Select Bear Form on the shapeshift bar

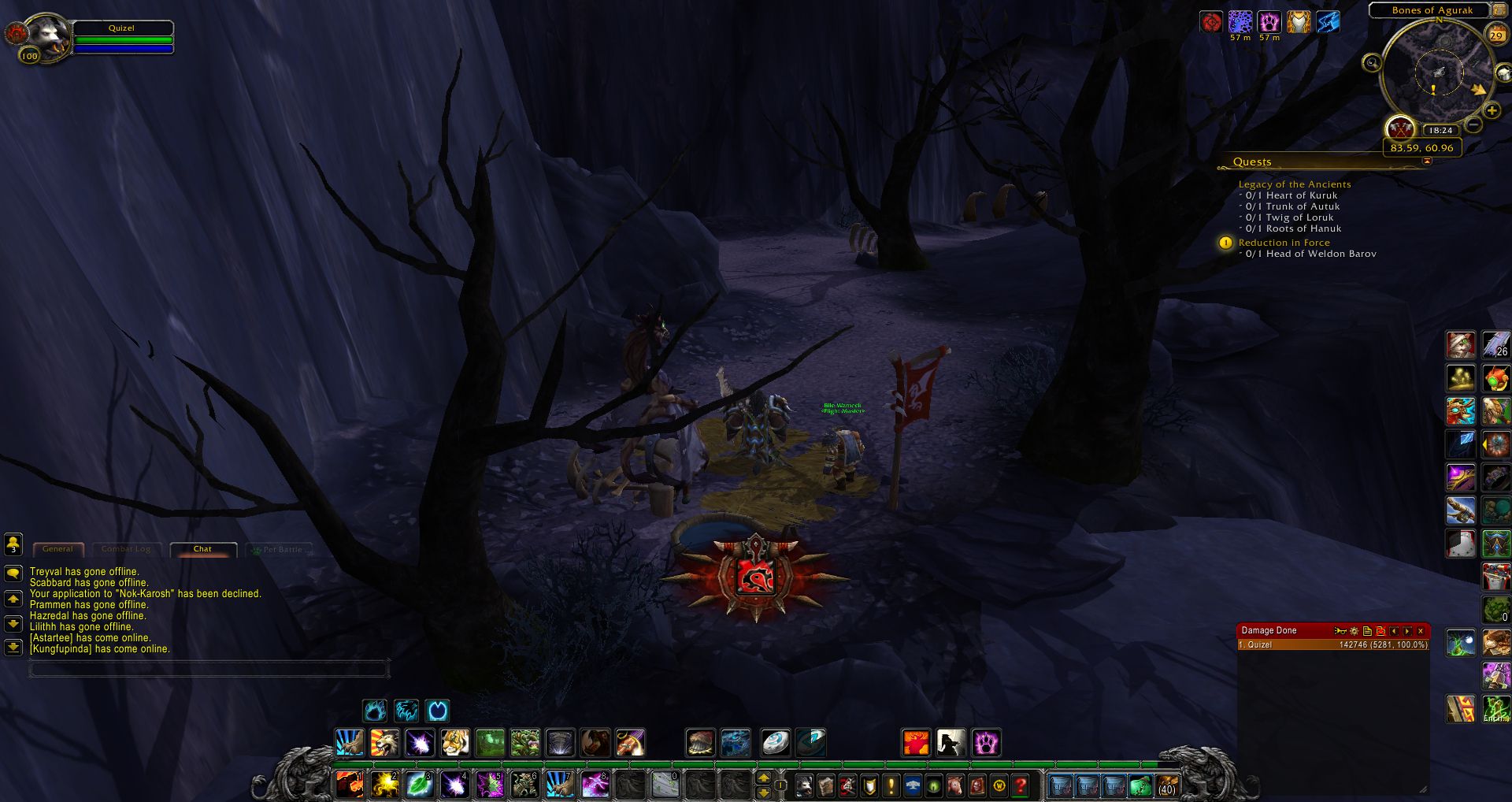click(375, 711)
